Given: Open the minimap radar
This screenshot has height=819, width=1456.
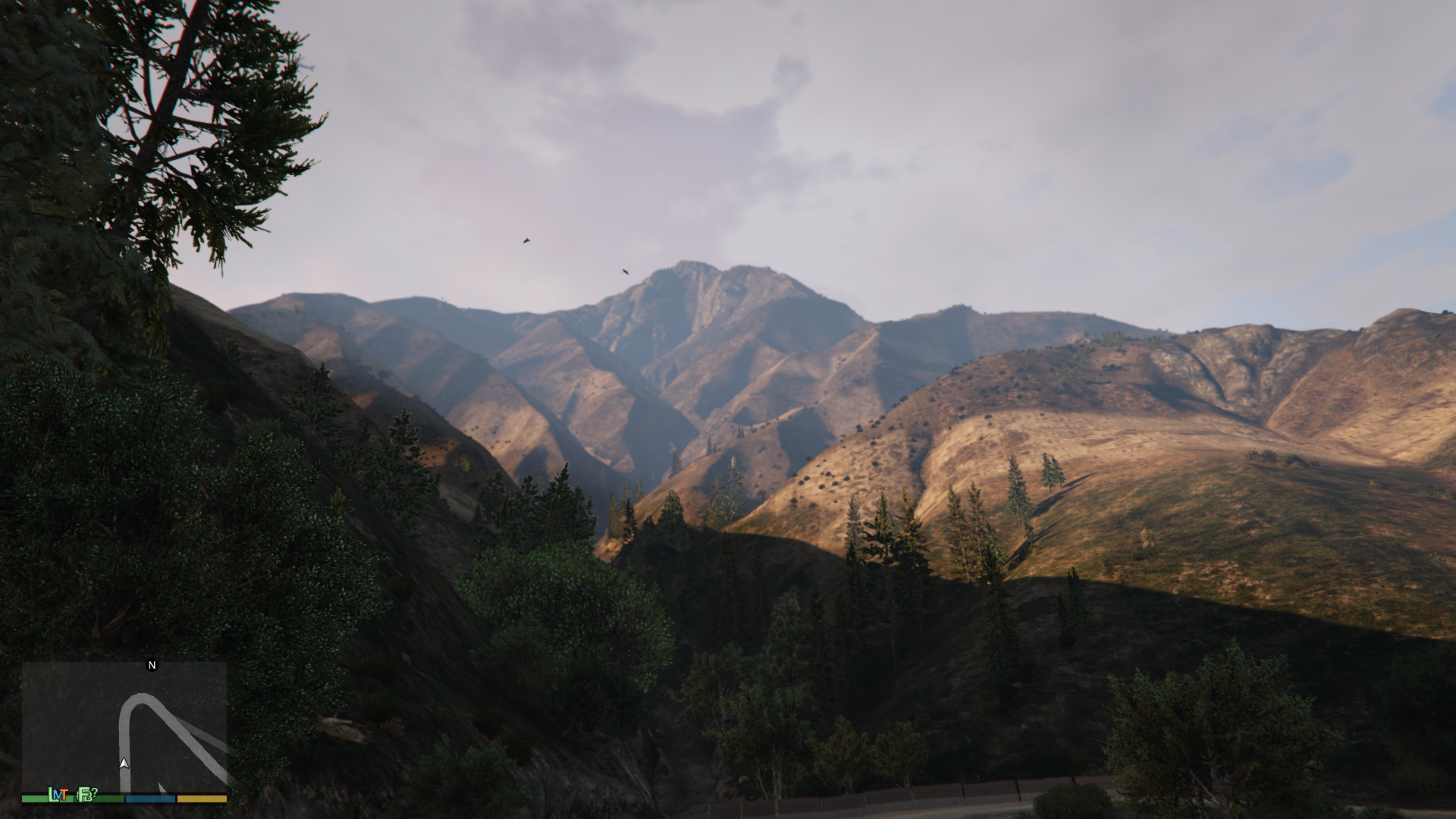Looking at the screenshot, I should (124, 726).
